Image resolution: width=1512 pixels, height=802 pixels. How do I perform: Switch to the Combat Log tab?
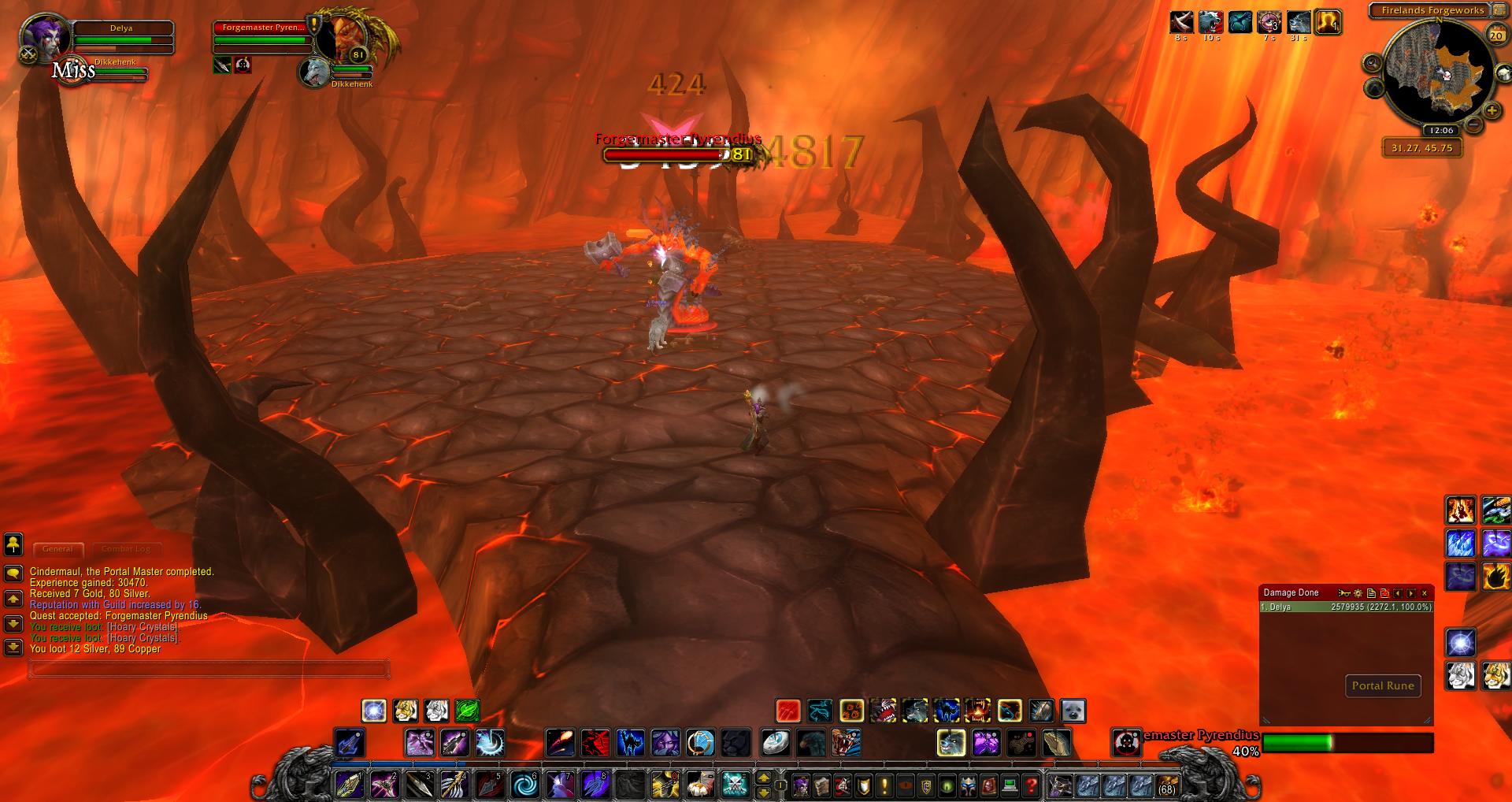[x=126, y=549]
